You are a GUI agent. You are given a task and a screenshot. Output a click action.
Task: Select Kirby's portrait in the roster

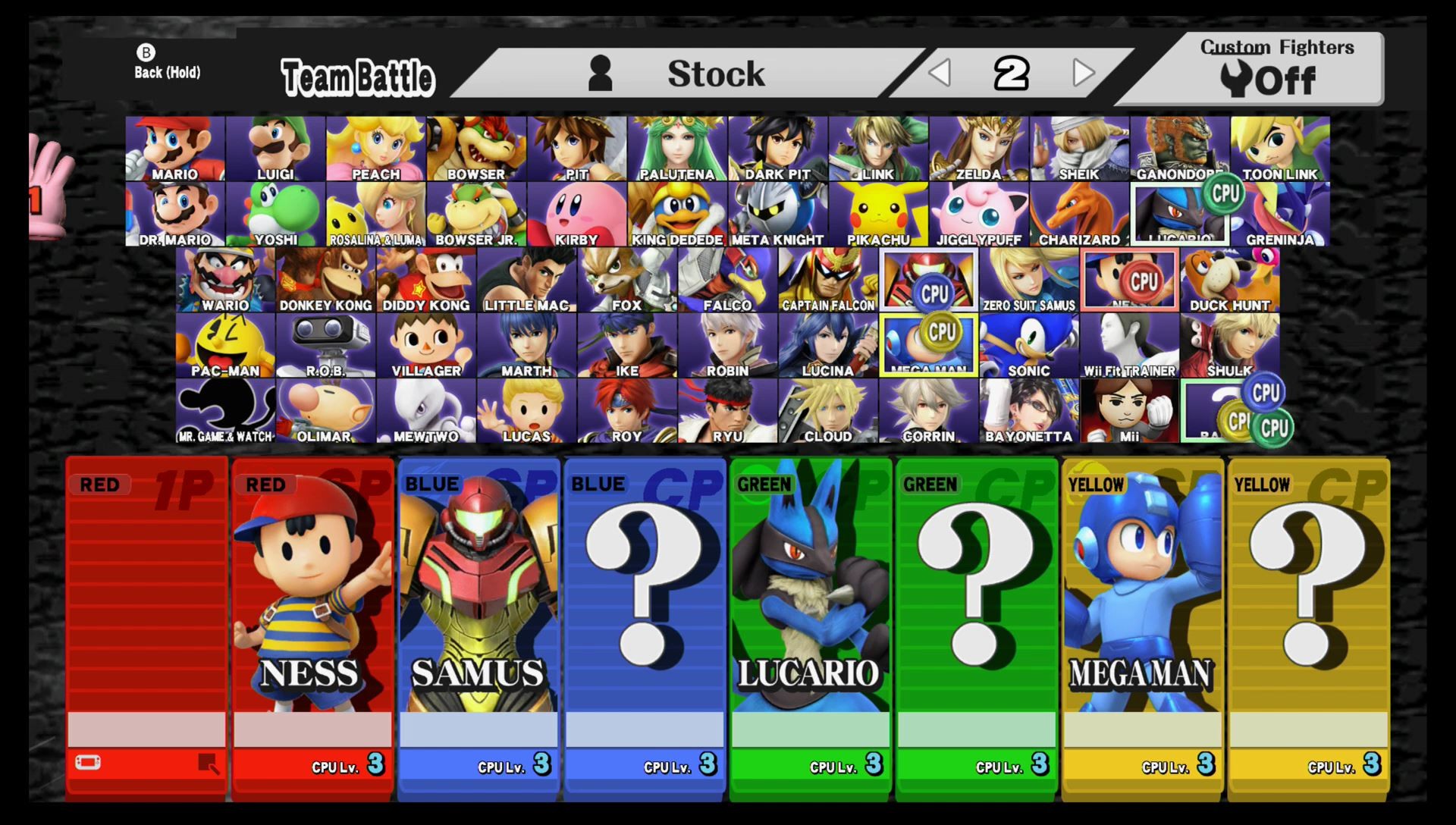[x=578, y=212]
